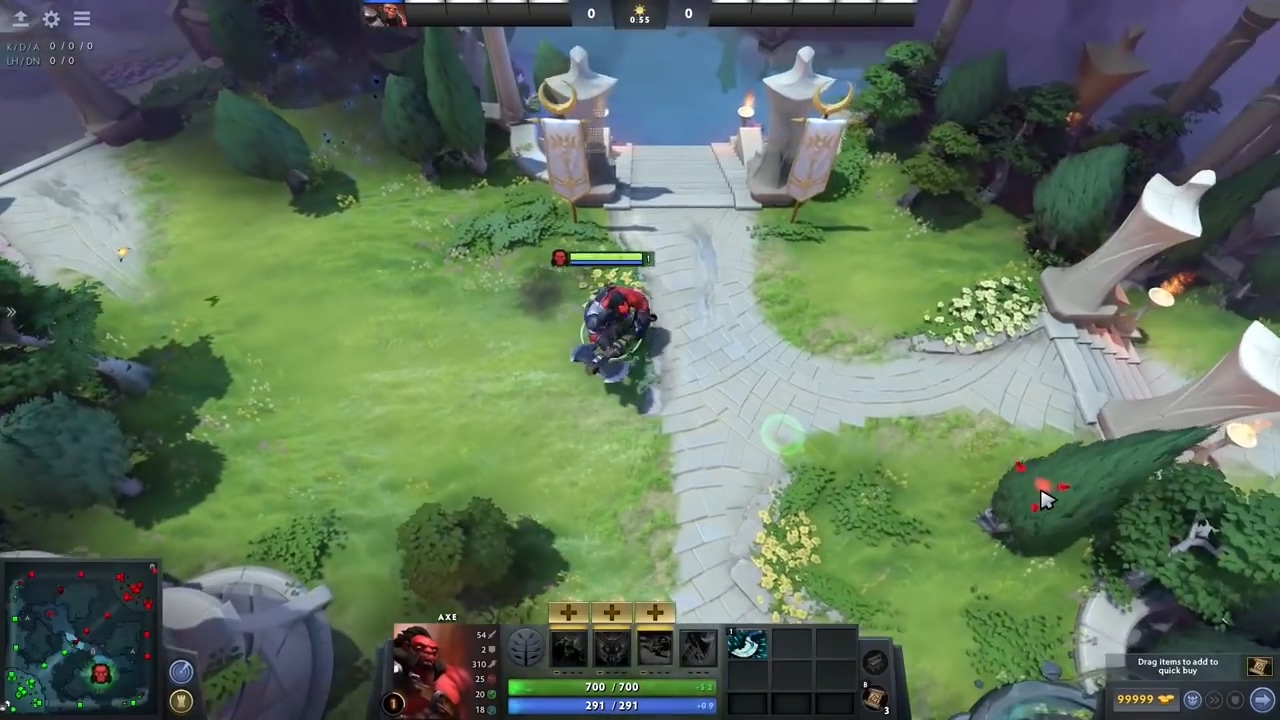This screenshot has height=720, width=1280.
Task: Select the Culling Blade ultimate ability
Action: pos(698,650)
